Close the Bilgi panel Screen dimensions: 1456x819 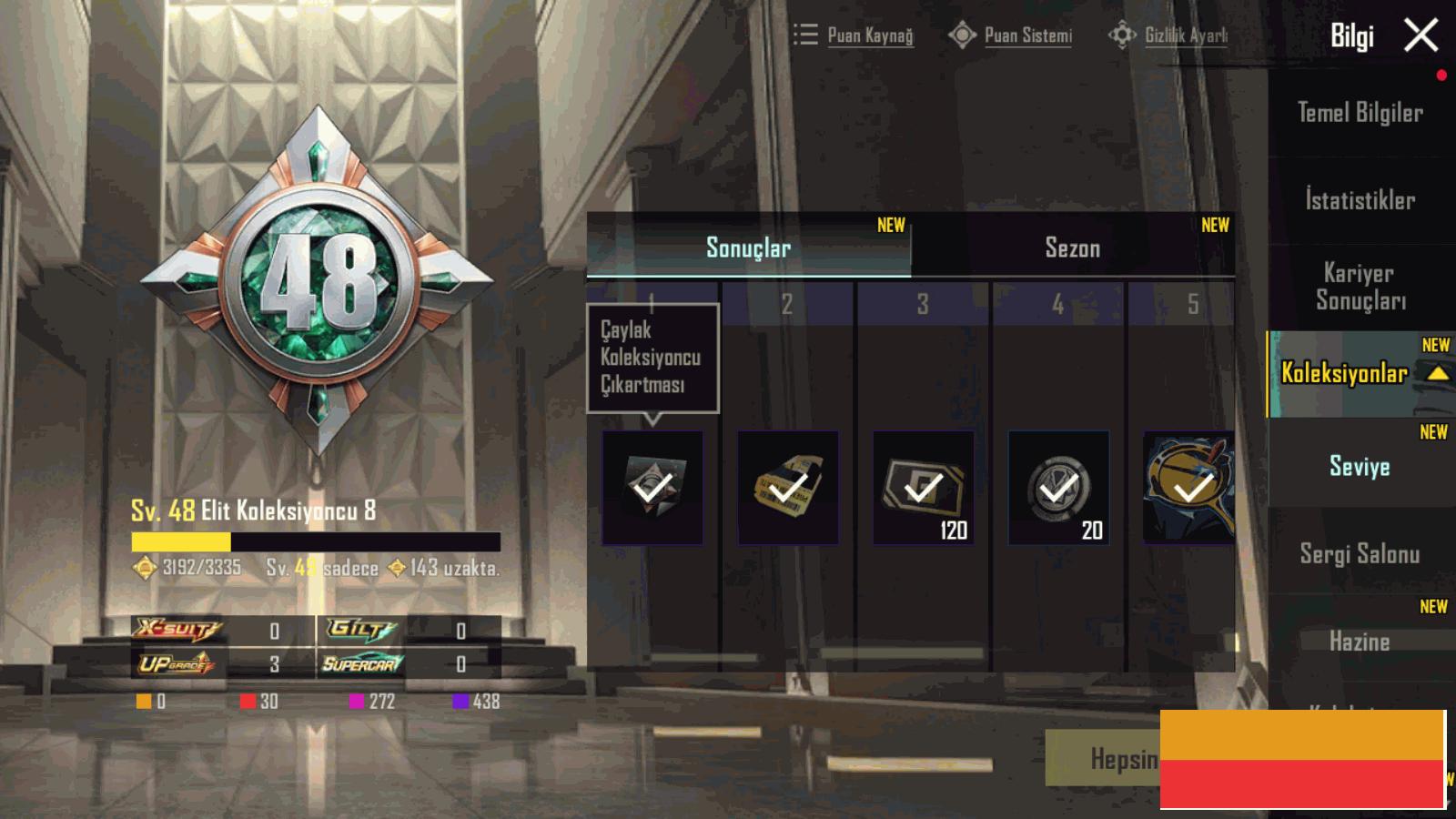pyautogui.click(x=1421, y=36)
